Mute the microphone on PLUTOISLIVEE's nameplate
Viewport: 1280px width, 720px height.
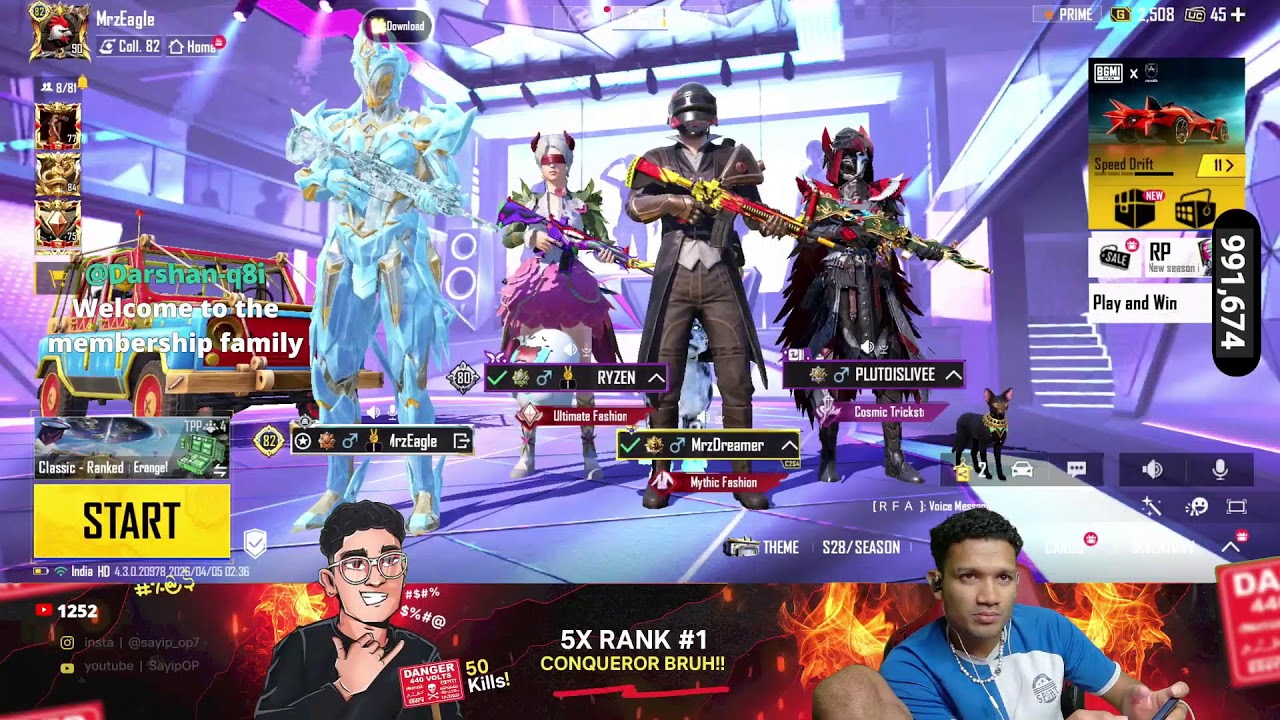pos(883,348)
